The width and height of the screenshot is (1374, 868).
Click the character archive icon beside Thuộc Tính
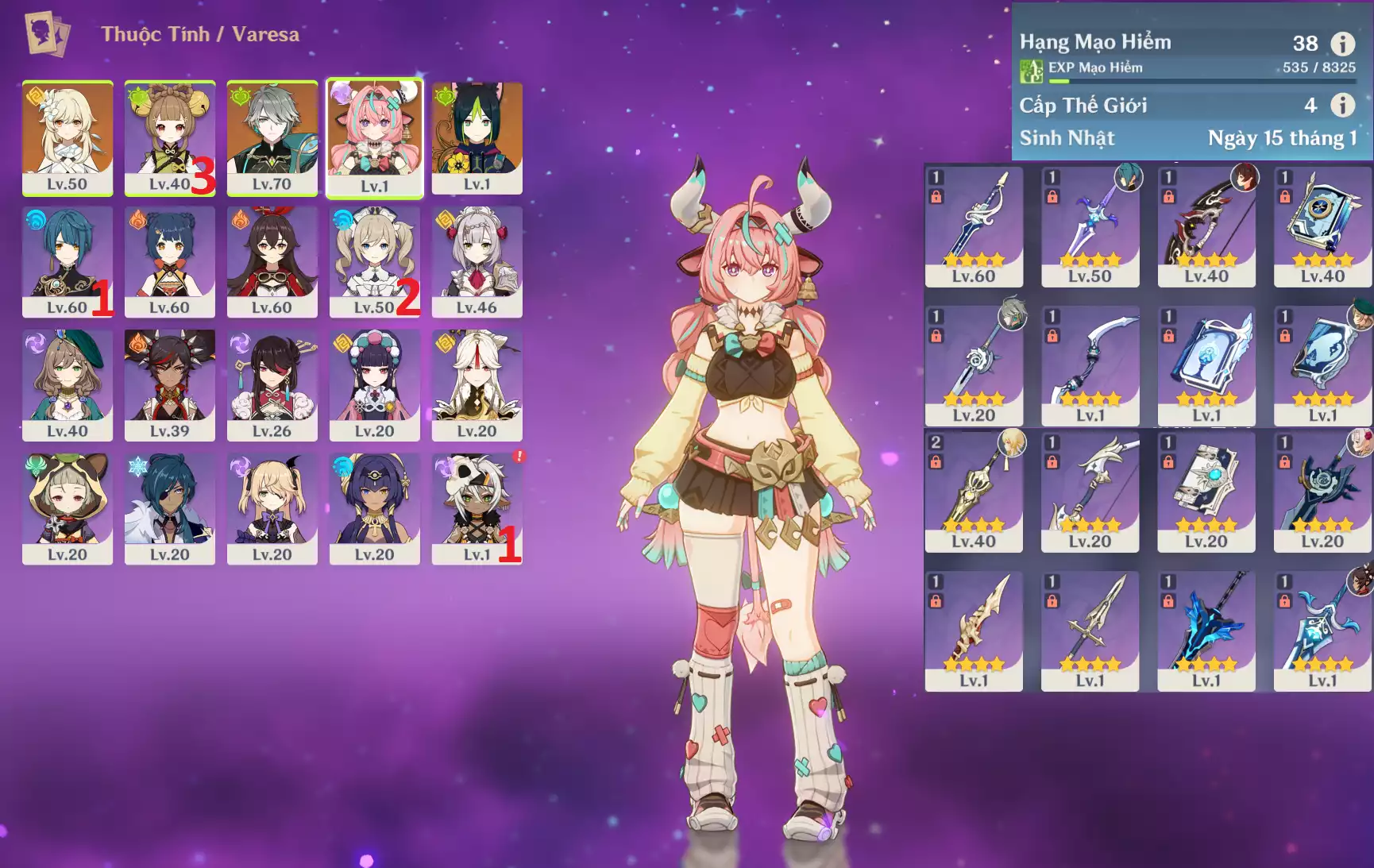pos(47,34)
